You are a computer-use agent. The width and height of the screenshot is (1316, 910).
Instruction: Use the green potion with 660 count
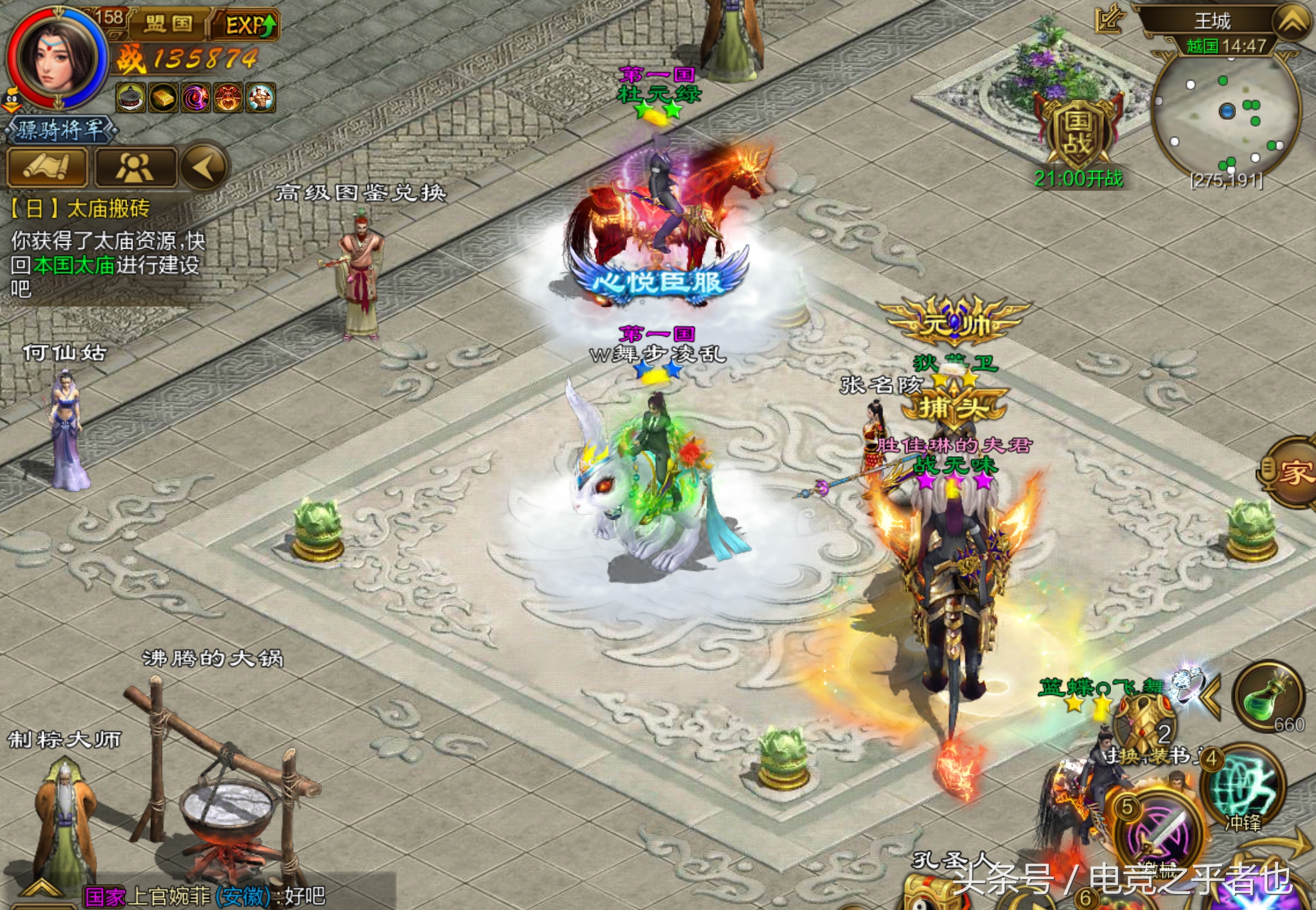(1268, 697)
